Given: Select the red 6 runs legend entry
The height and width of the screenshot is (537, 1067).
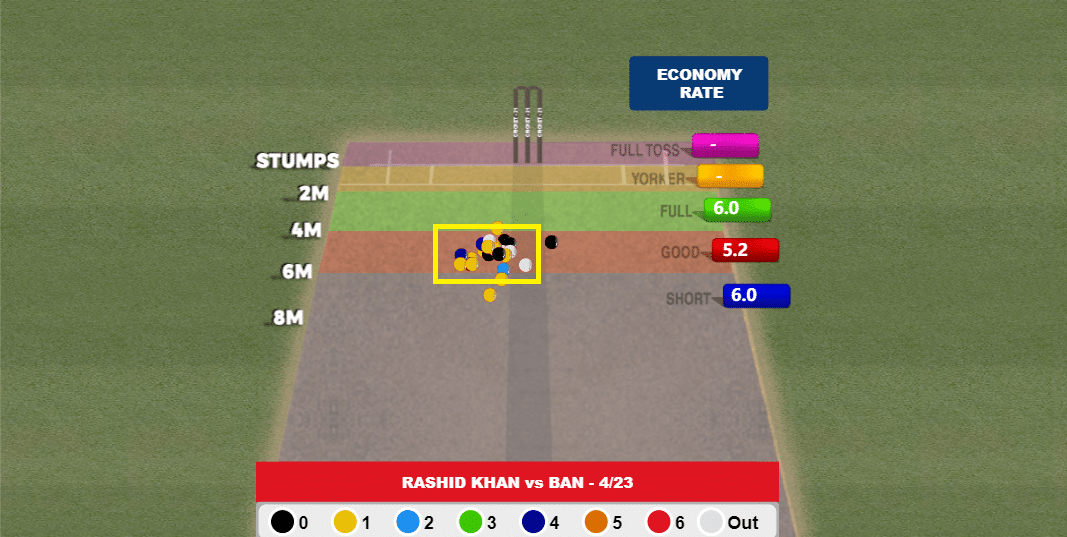Looking at the screenshot, I should point(658,522).
